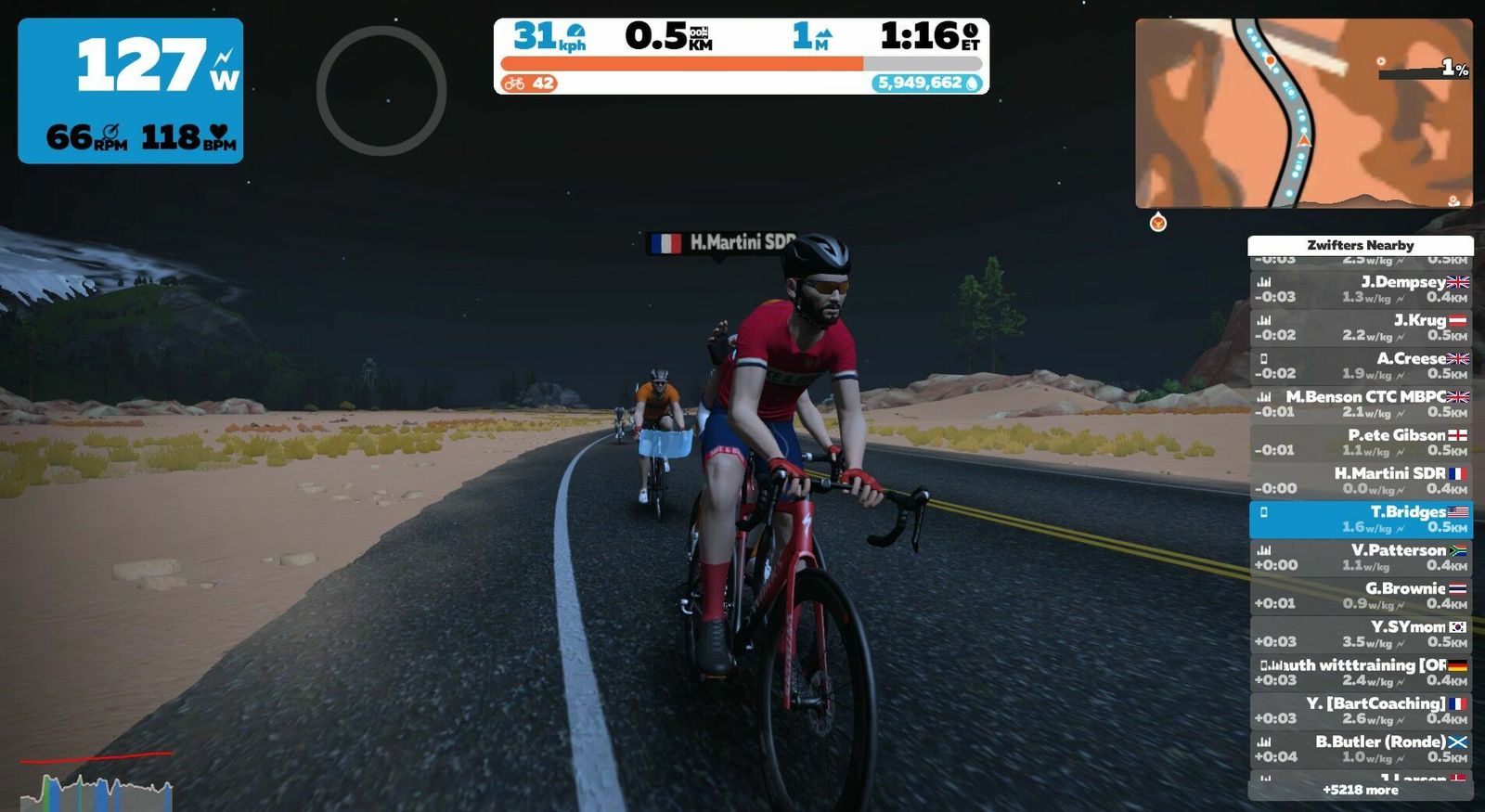Click the 127 W power panel
This screenshot has width=1485, height=812.
point(131,91)
